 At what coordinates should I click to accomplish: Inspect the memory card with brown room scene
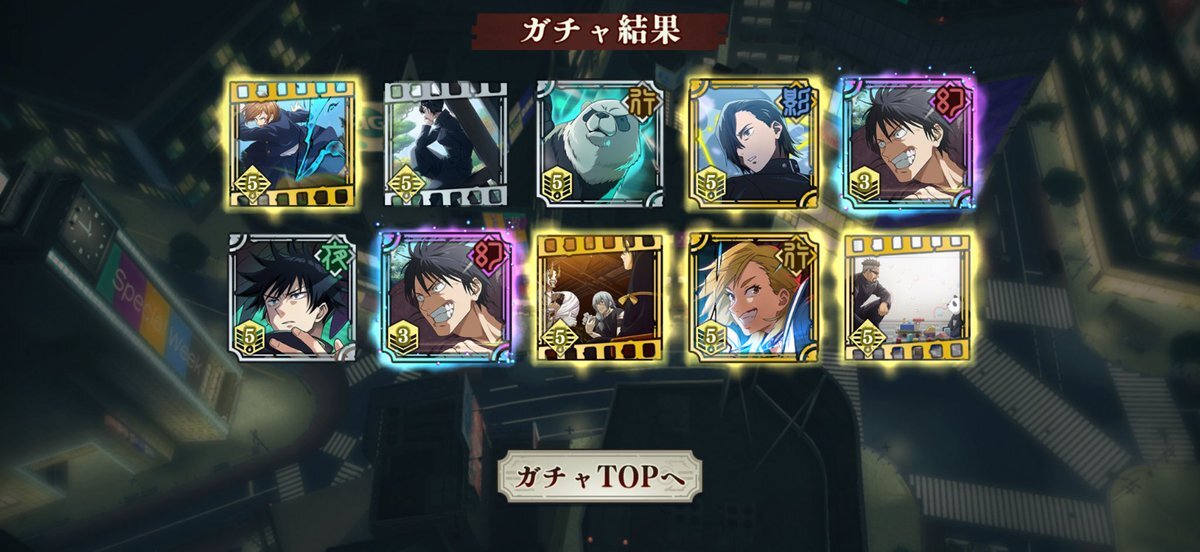(599, 297)
